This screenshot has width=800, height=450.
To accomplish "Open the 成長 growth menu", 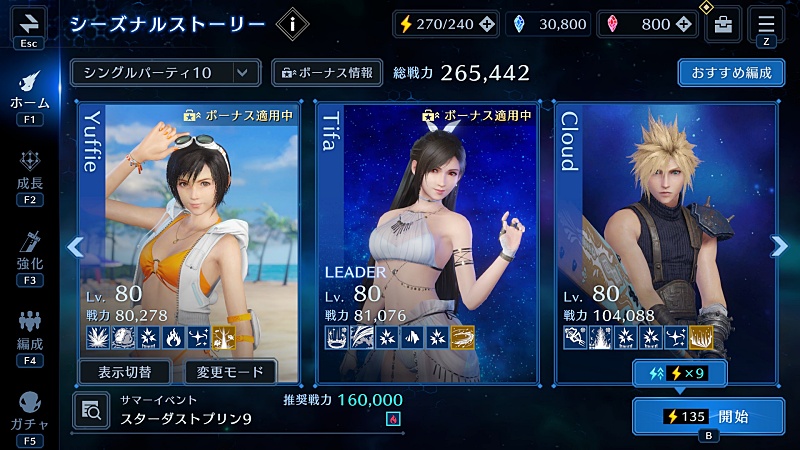I will (29, 175).
